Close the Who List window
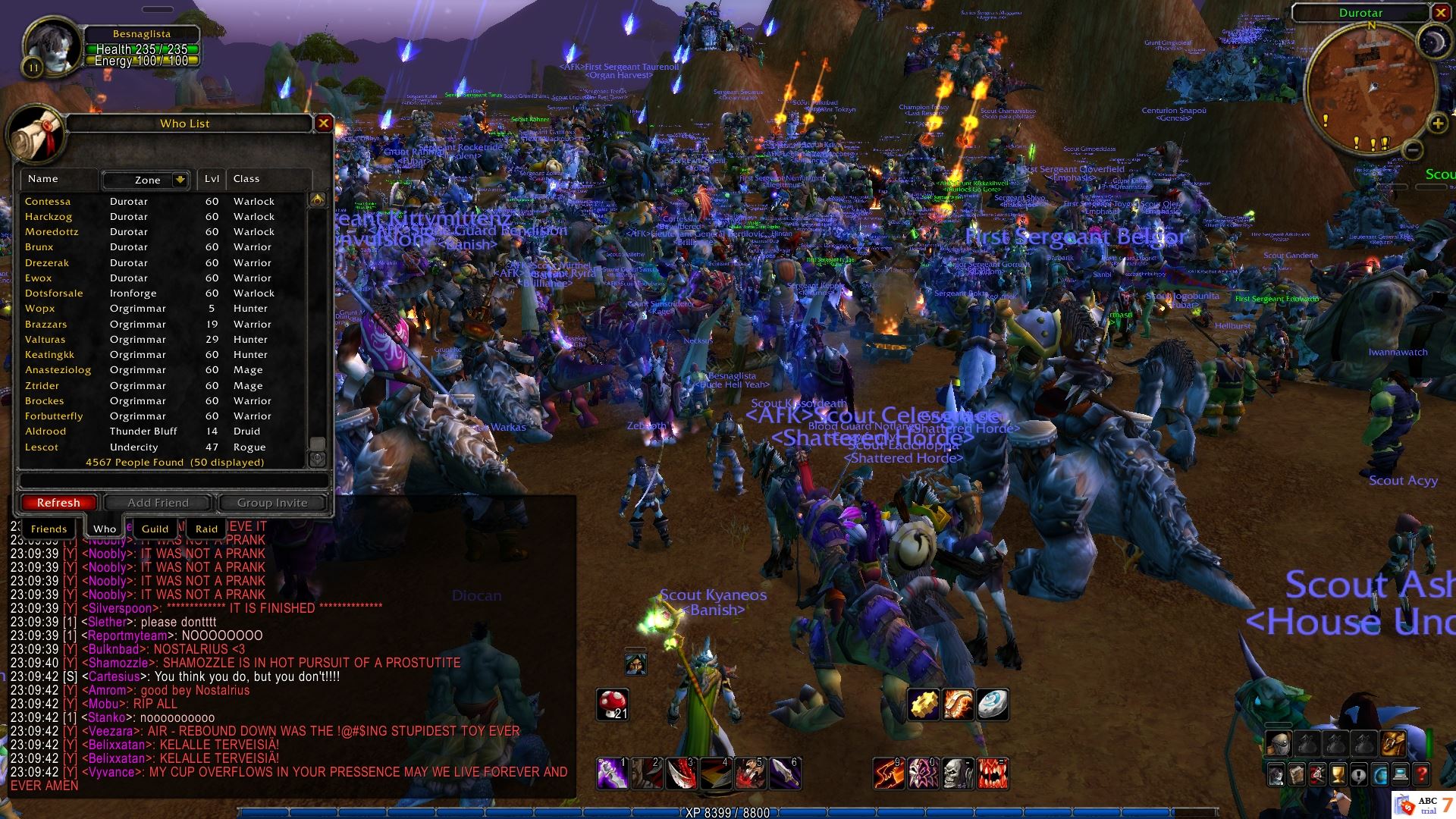Image resolution: width=1456 pixels, height=819 pixels. coord(324,123)
